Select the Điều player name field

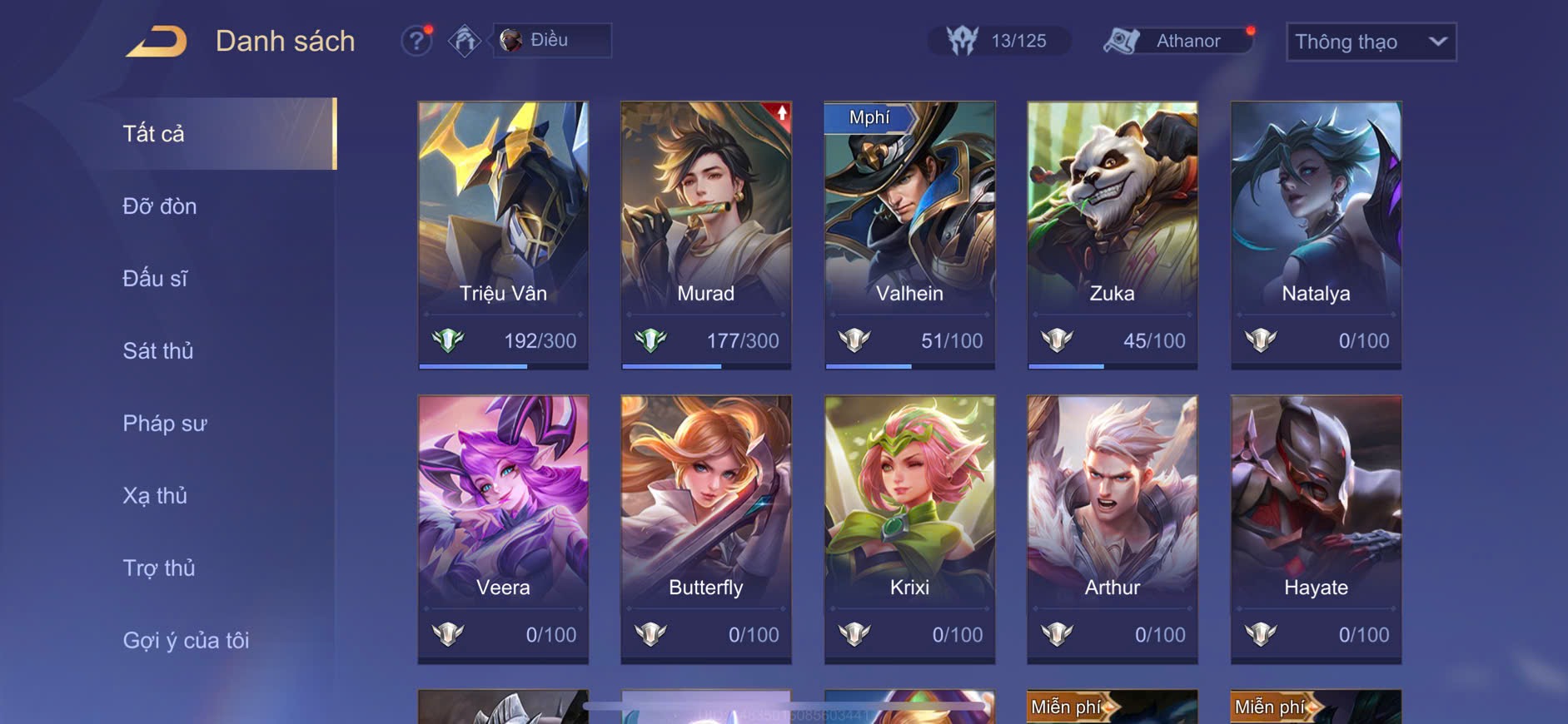[552, 40]
